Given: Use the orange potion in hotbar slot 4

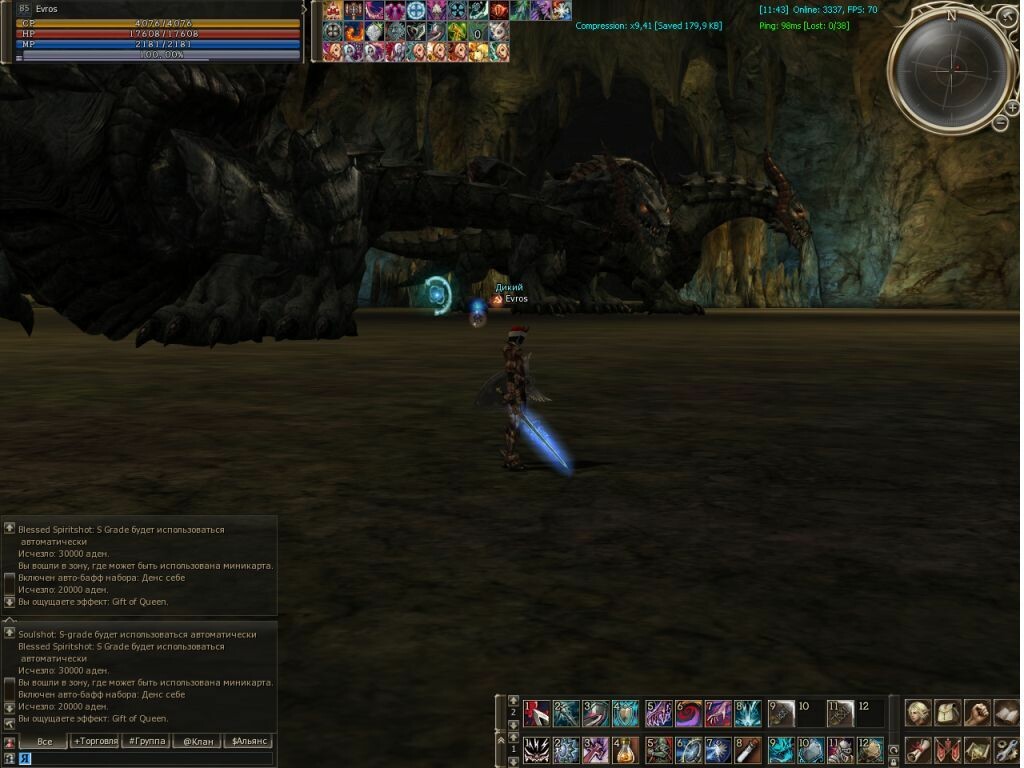Looking at the screenshot, I should point(628,750).
